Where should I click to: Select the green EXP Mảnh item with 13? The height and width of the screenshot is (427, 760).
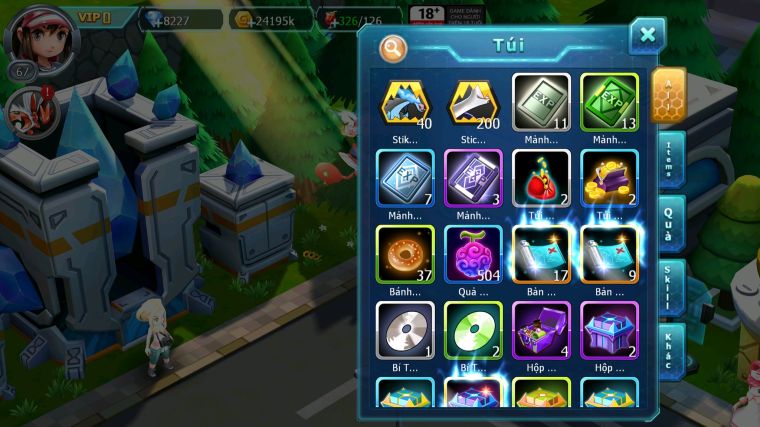[x=609, y=102]
